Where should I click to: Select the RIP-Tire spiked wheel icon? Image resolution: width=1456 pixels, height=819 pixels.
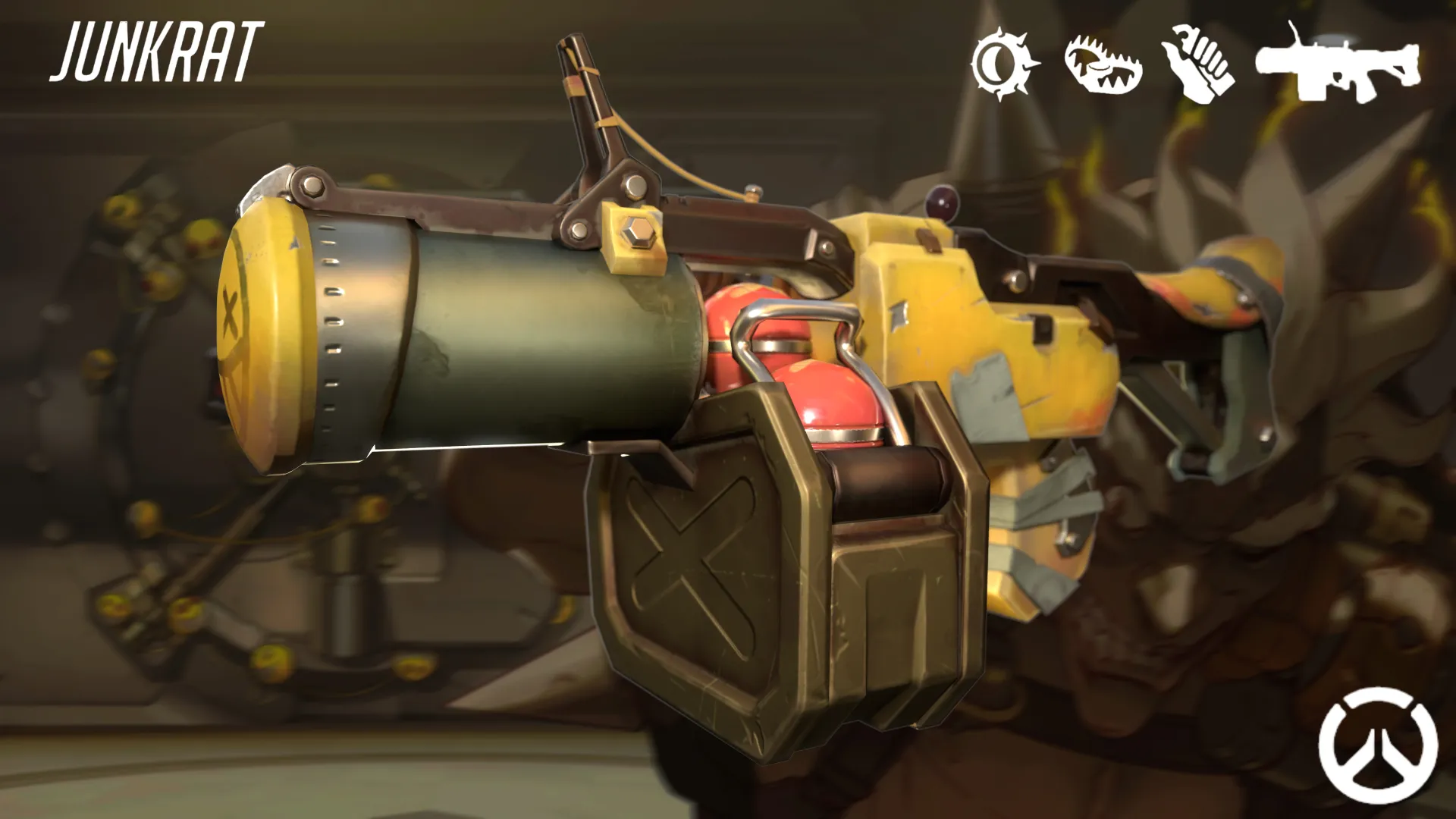(x=1004, y=64)
